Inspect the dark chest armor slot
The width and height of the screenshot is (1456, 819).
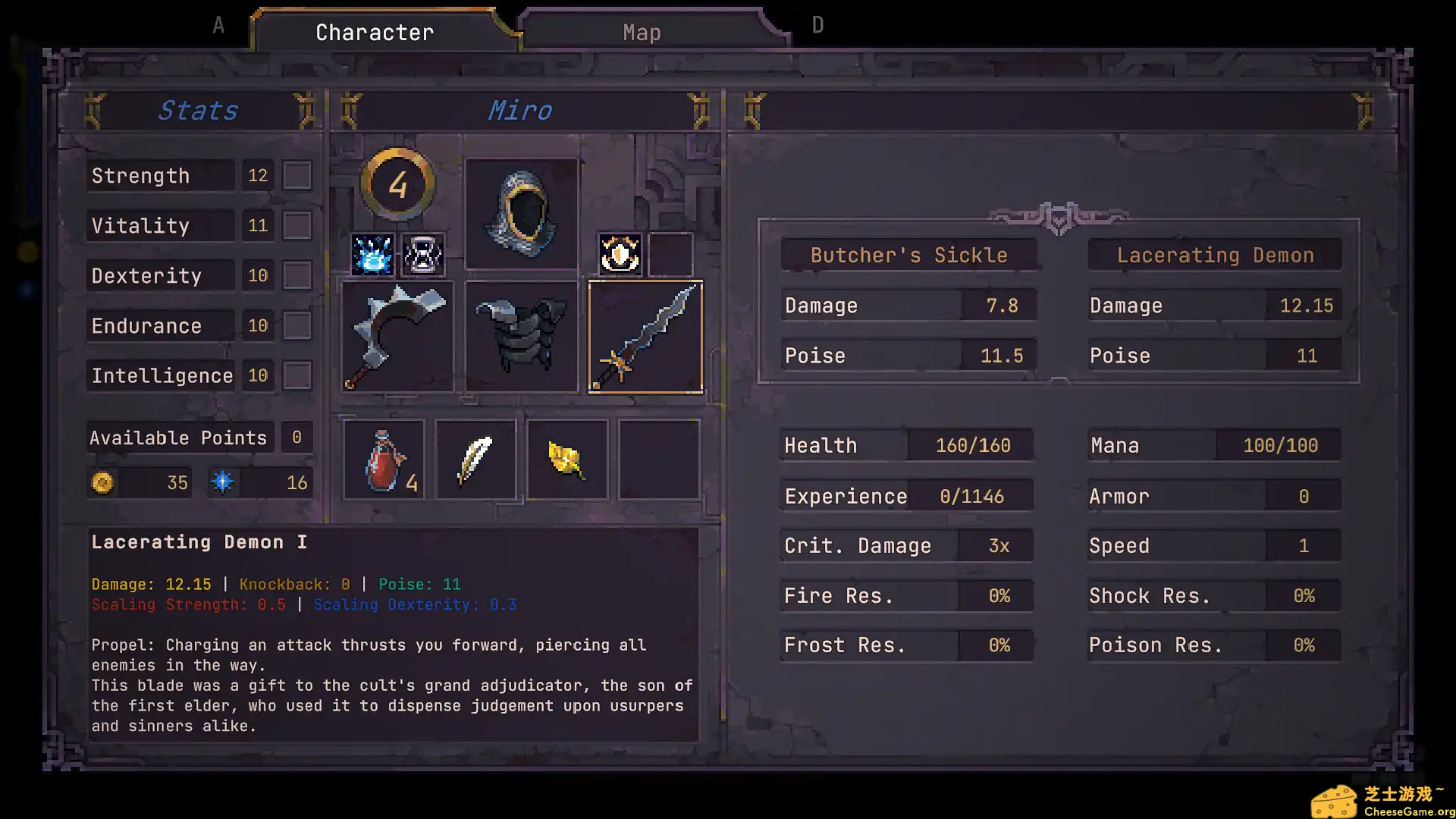coord(522,337)
